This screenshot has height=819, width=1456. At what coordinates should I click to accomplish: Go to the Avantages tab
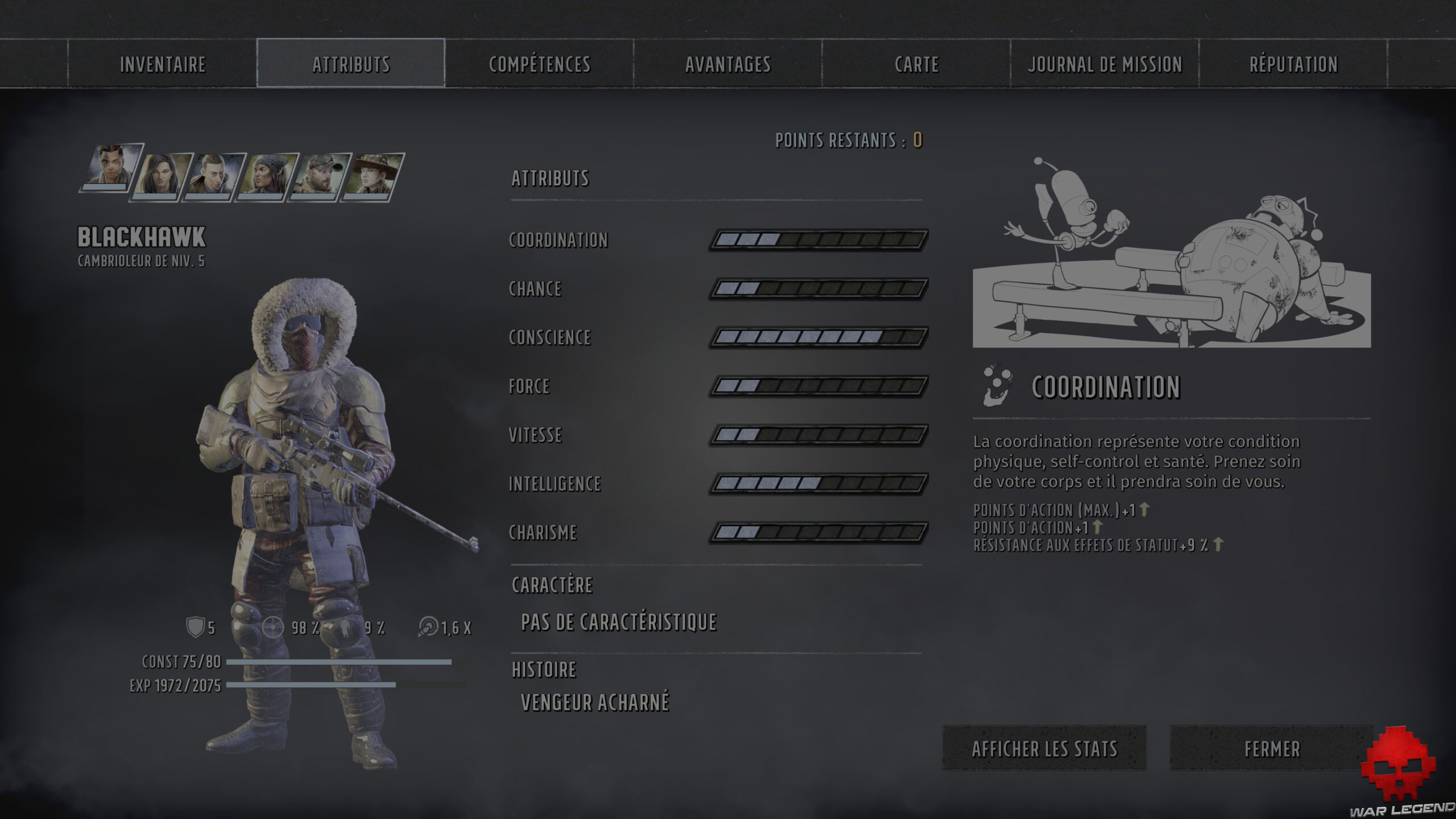(x=728, y=64)
